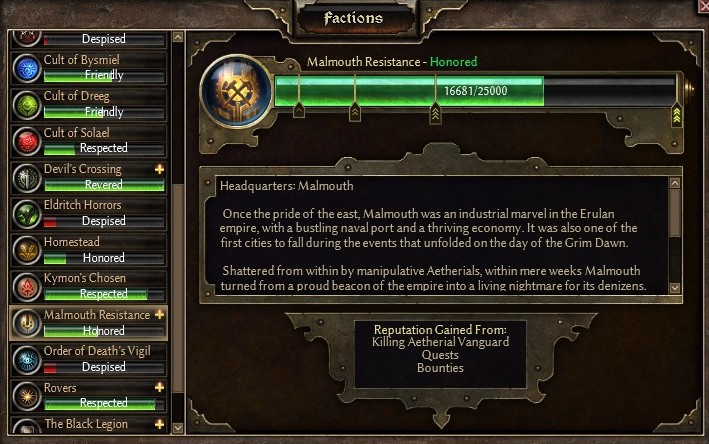This screenshot has height=444, width=709.
Task: Pick the Homestead faction entry
Action: click(88, 250)
